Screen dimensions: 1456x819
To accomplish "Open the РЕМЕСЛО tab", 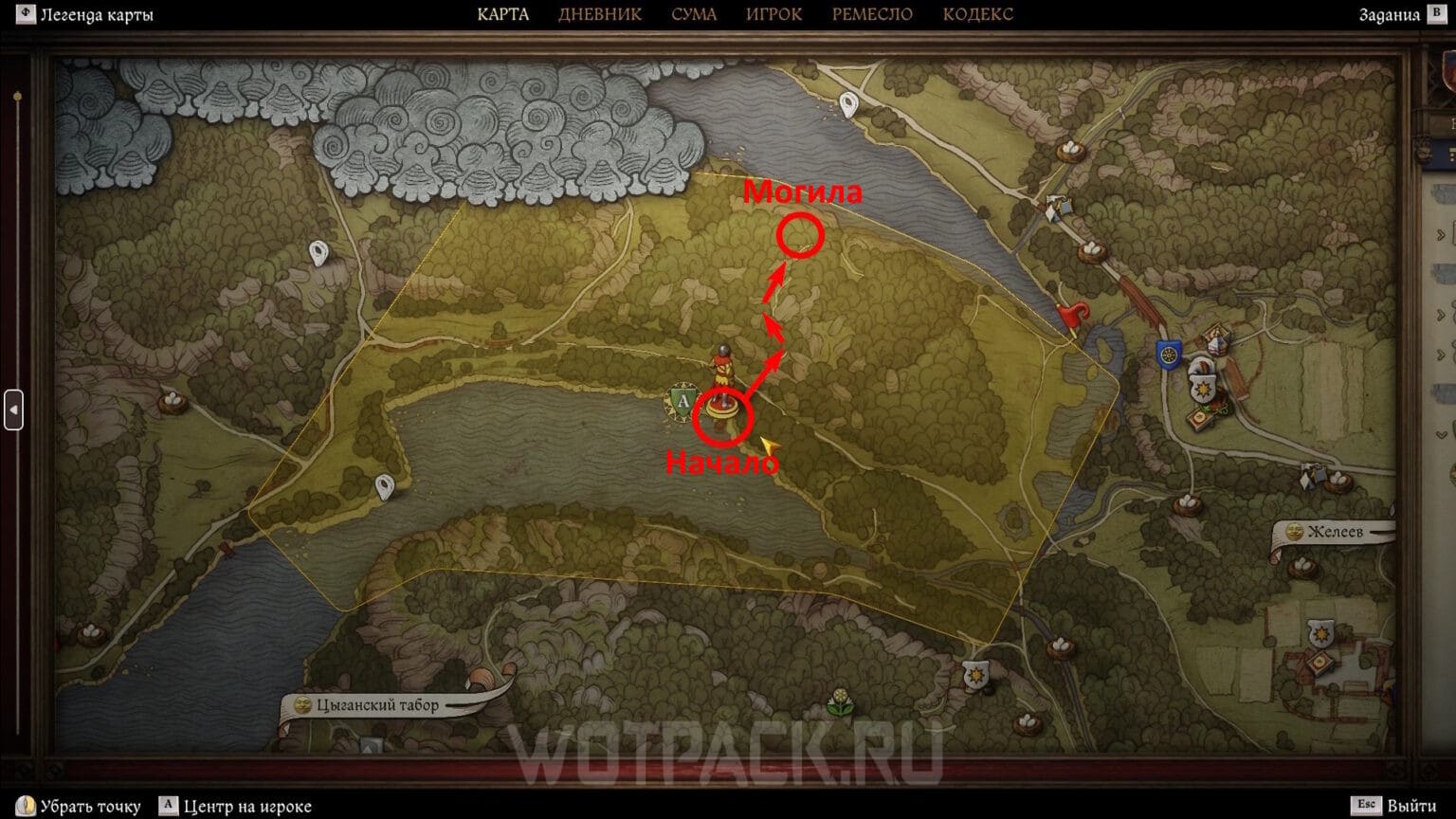I will click(x=871, y=14).
